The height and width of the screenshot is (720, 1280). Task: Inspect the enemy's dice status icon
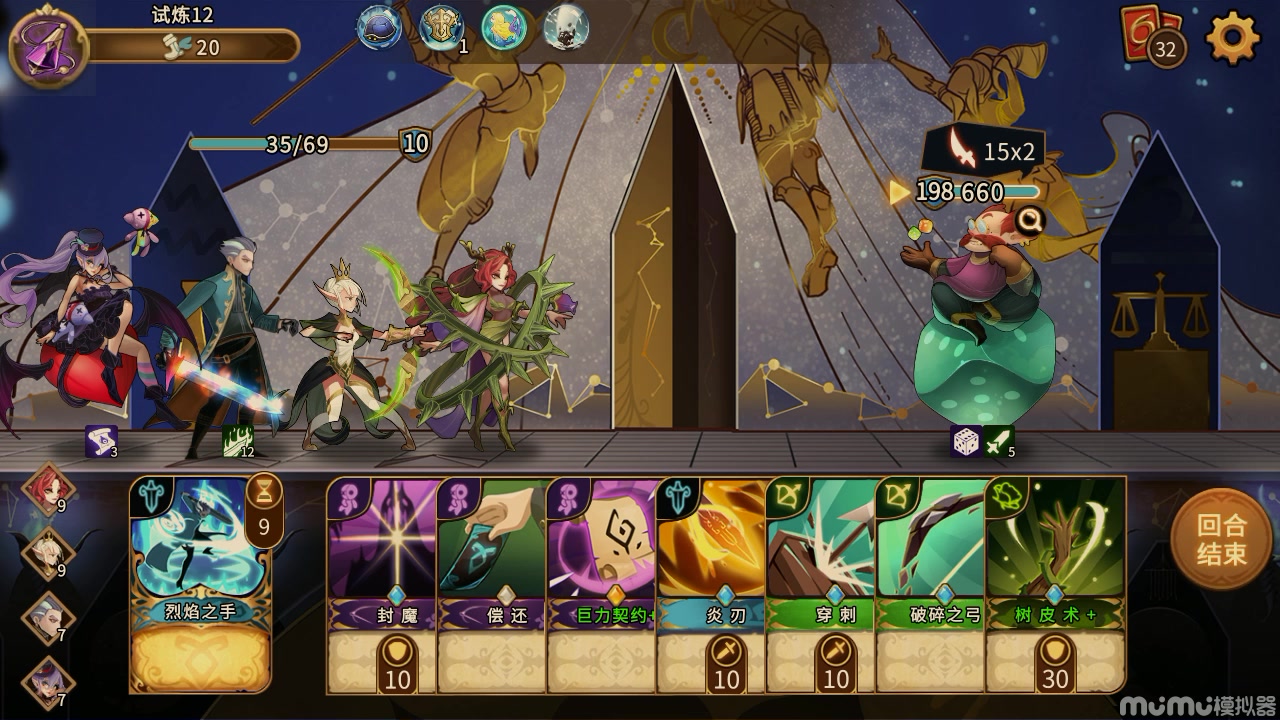click(965, 441)
